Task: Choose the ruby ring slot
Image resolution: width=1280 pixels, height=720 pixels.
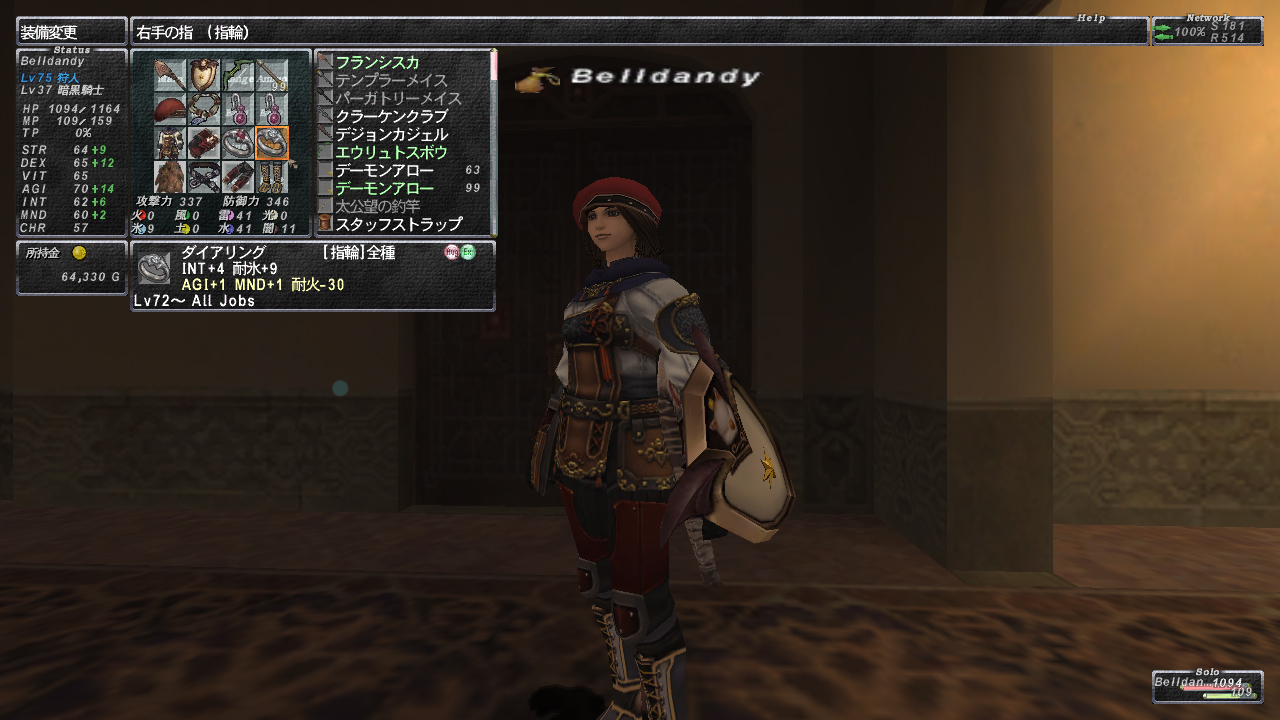Action: (x=238, y=144)
